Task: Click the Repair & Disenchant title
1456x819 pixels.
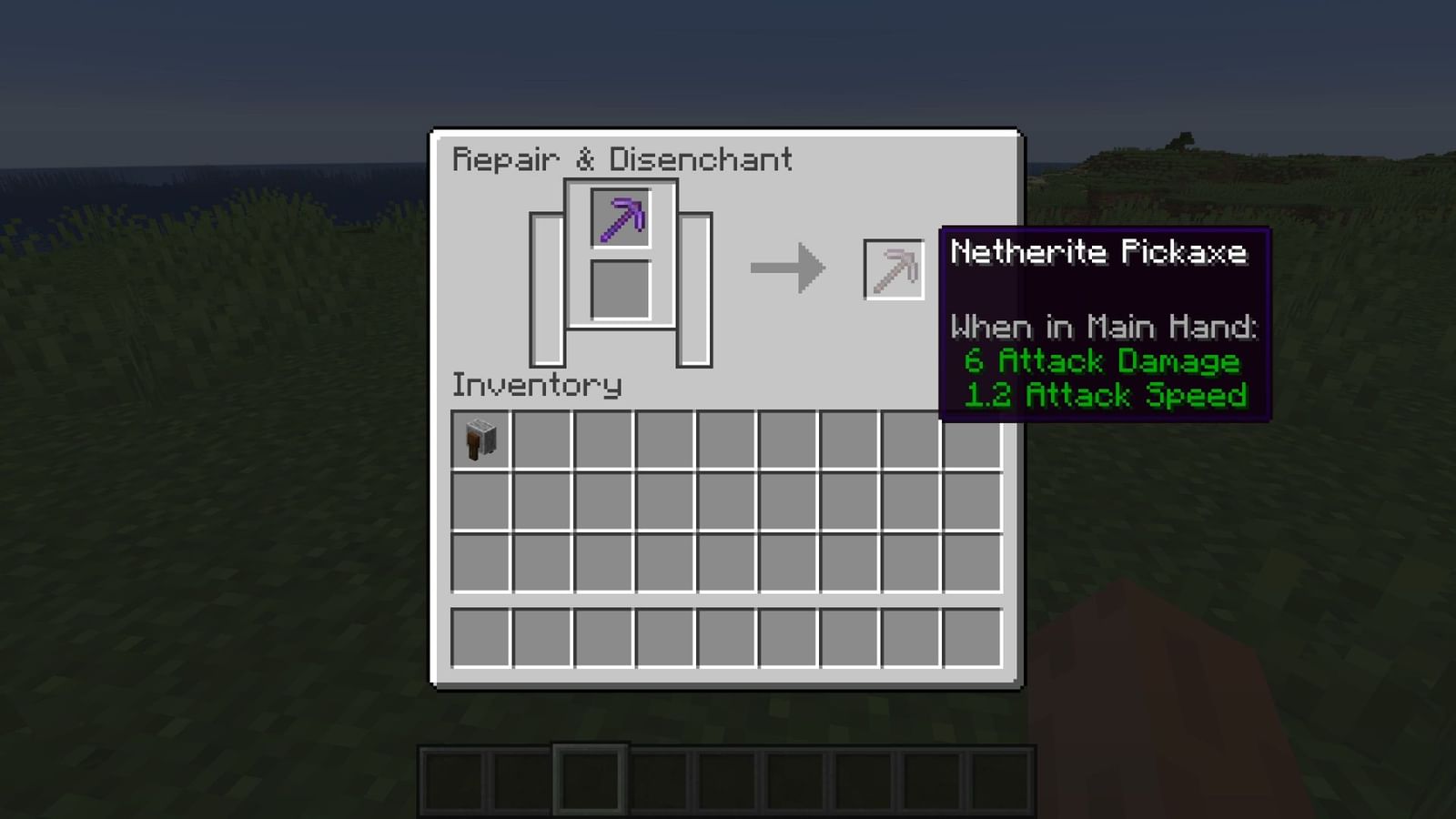Action: (623, 159)
